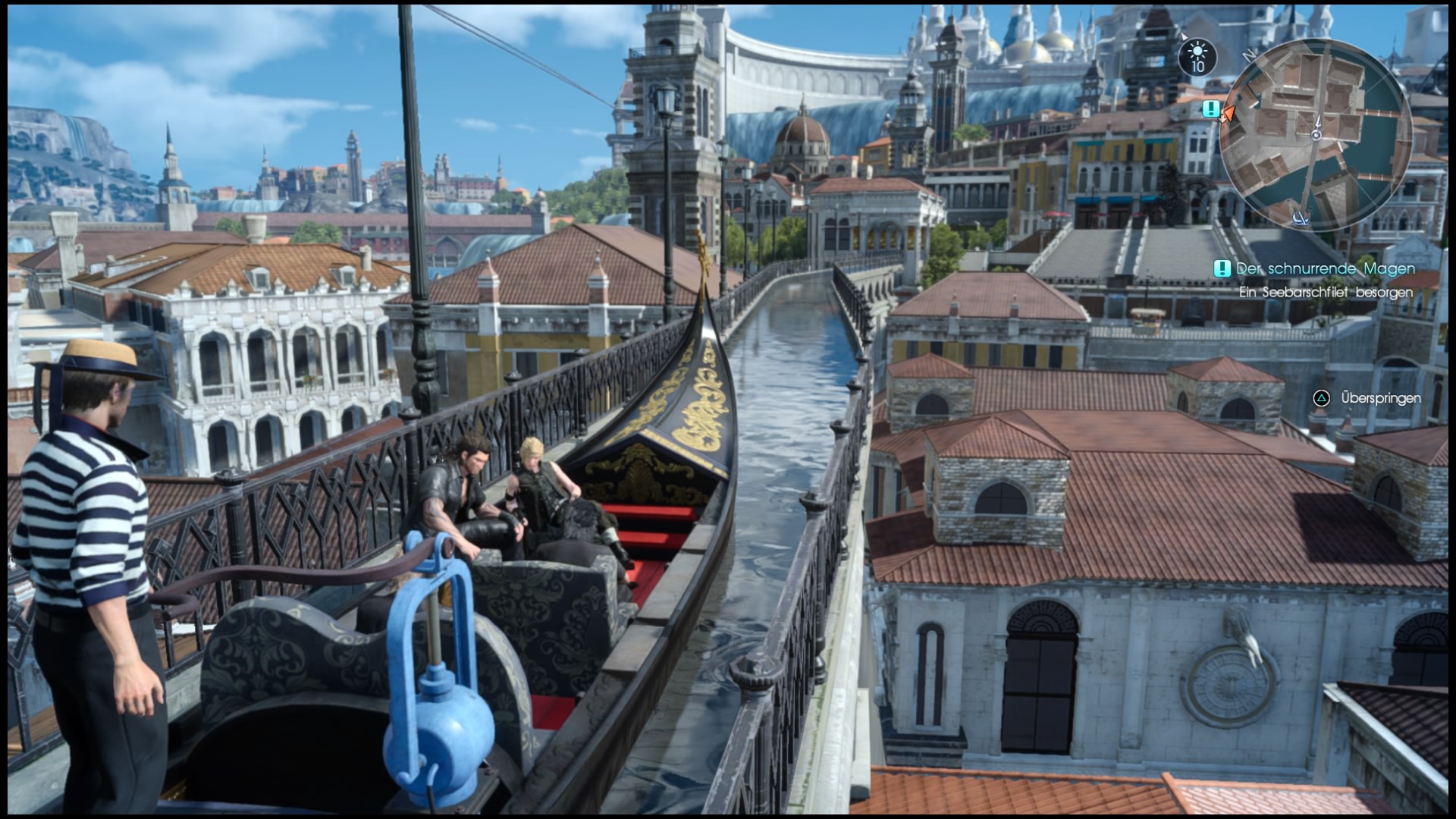Click the compass needle in the minimap center

(1316, 134)
